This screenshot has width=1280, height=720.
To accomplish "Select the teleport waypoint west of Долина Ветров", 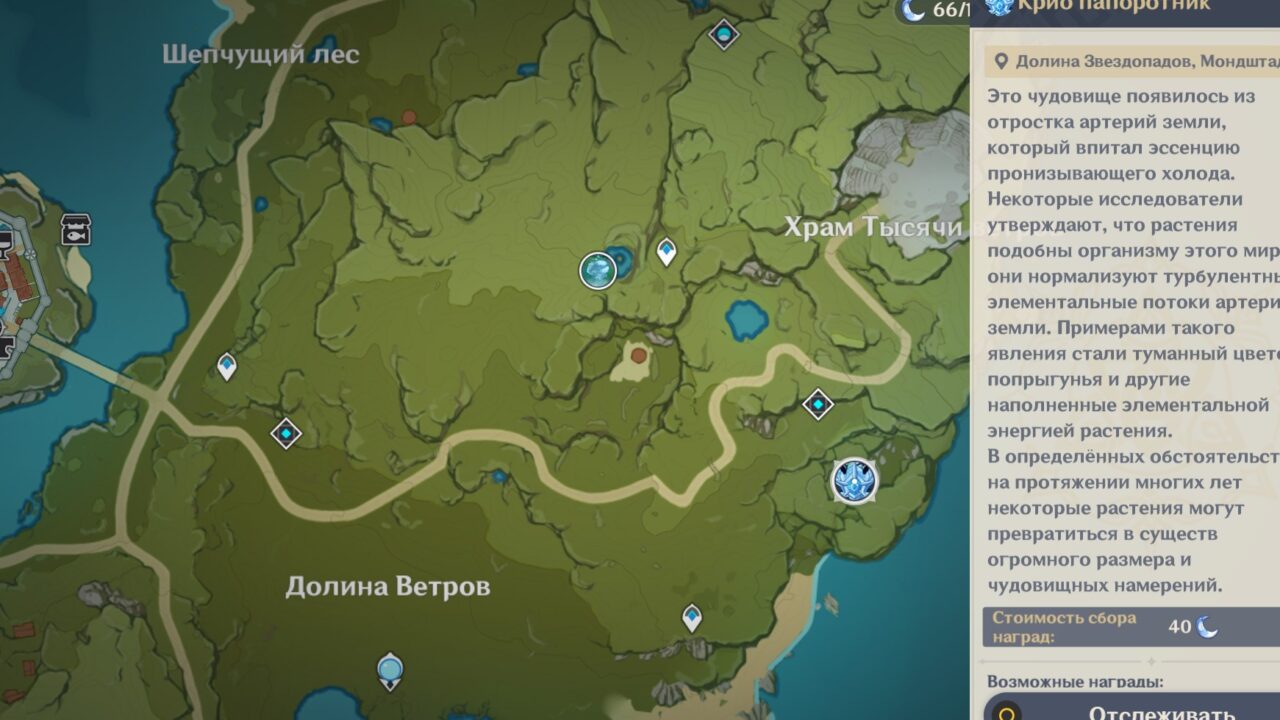I will pos(285,432).
